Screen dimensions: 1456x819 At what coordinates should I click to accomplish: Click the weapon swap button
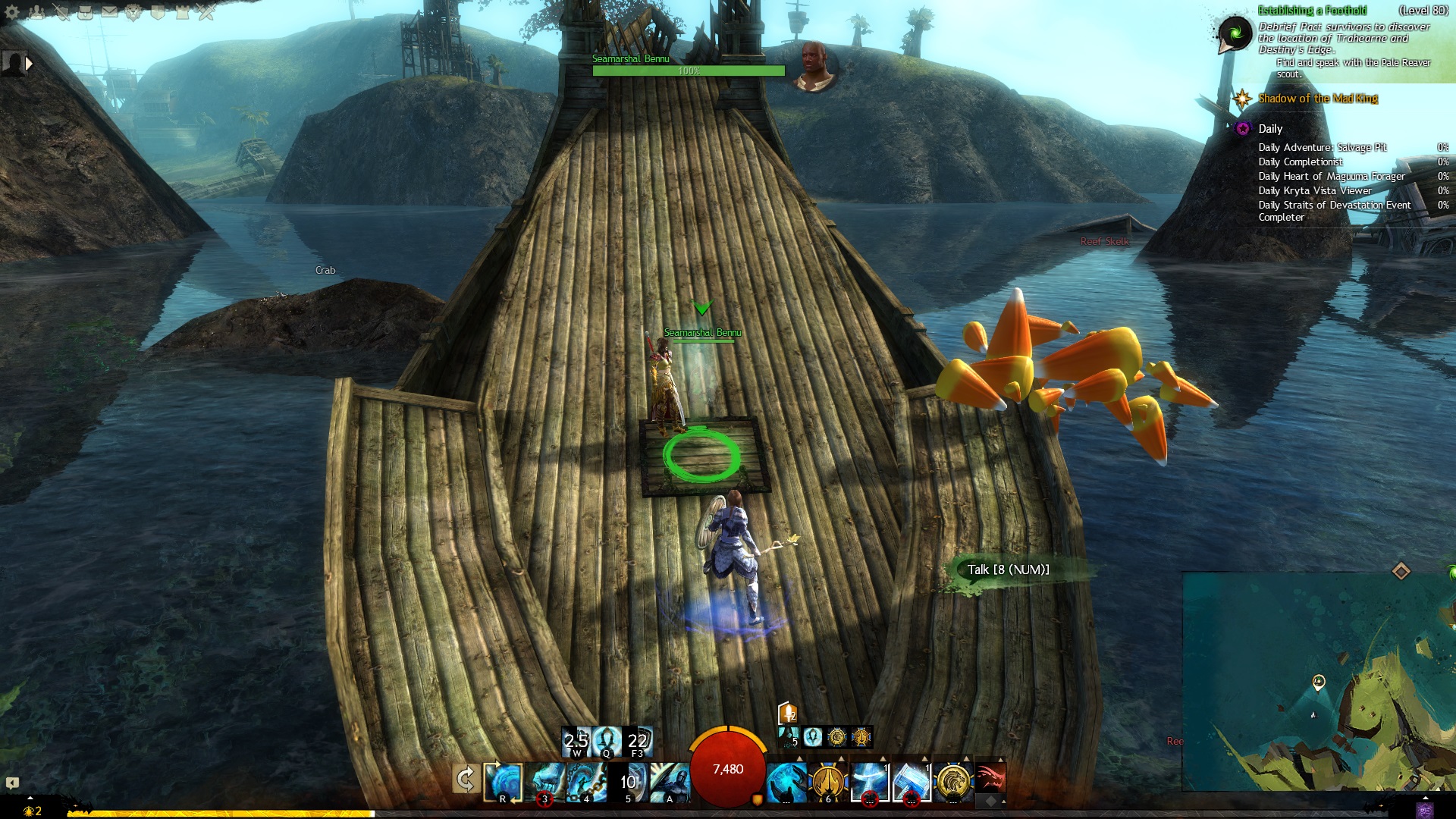[465, 779]
